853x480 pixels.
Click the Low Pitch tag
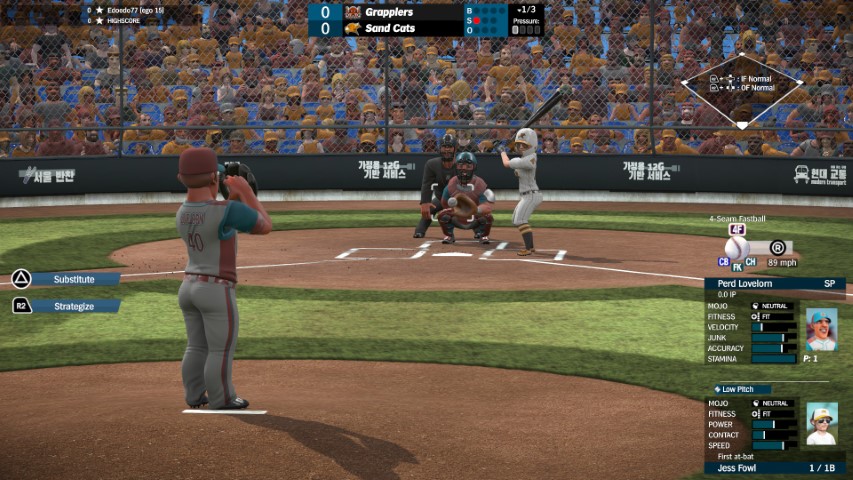click(x=741, y=389)
